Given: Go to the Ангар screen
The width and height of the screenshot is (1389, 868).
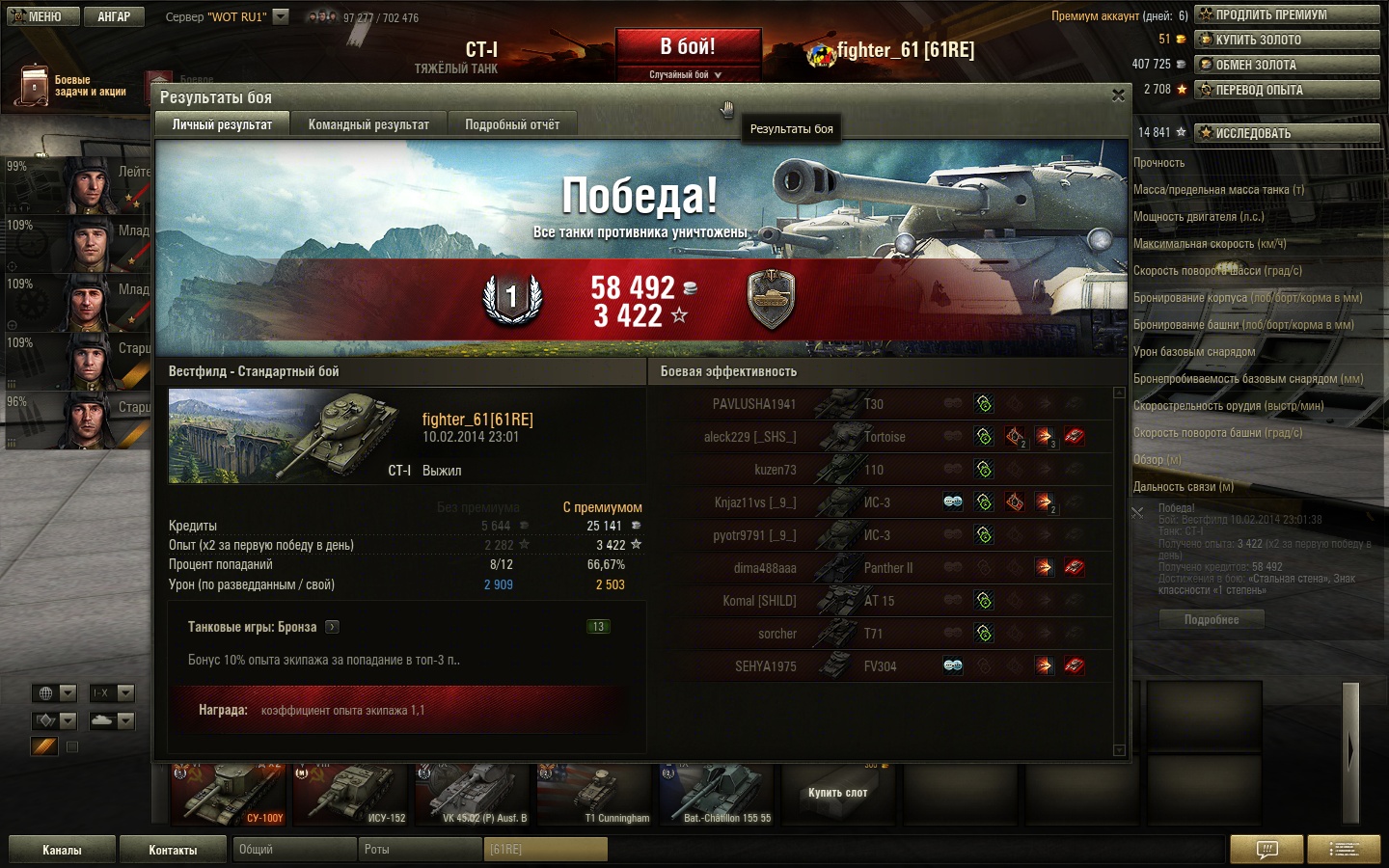Looking at the screenshot, I should pyautogui.click(x=113, y=16).
